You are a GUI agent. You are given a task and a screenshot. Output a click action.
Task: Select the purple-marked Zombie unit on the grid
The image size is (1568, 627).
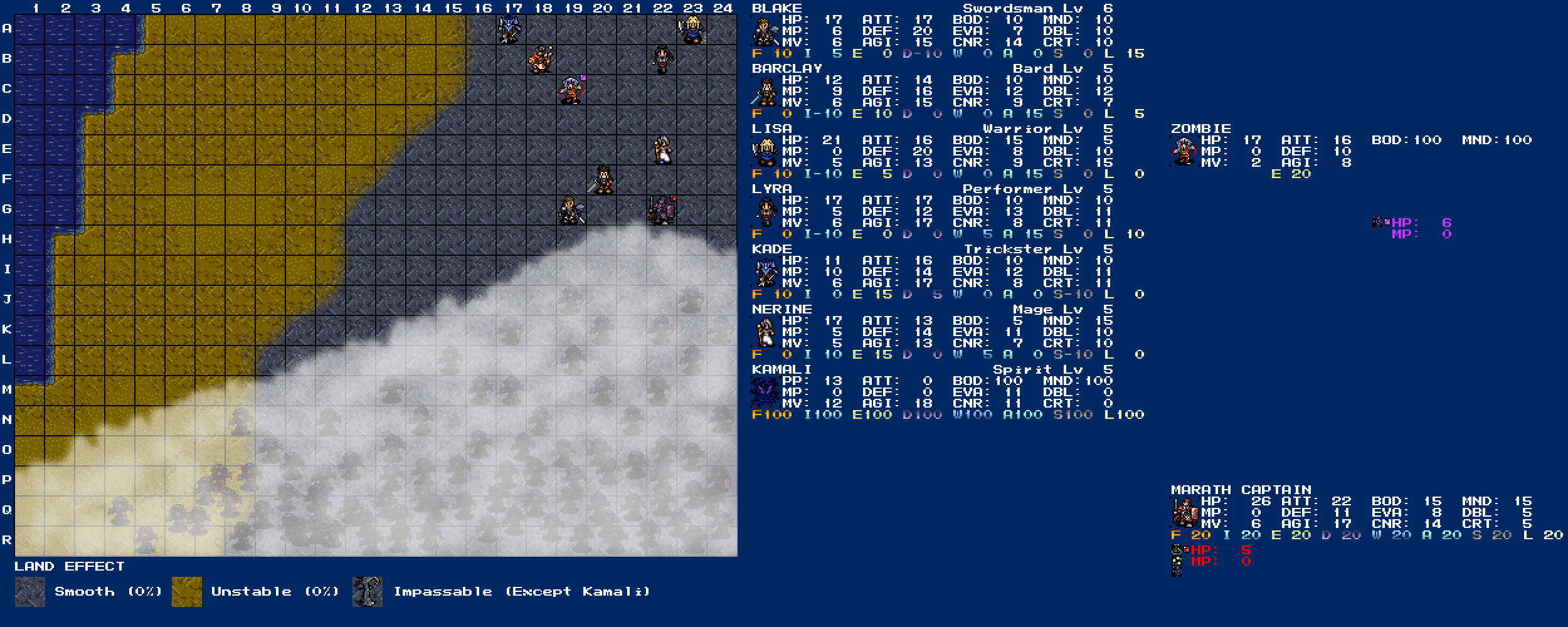tap(571, 90)
